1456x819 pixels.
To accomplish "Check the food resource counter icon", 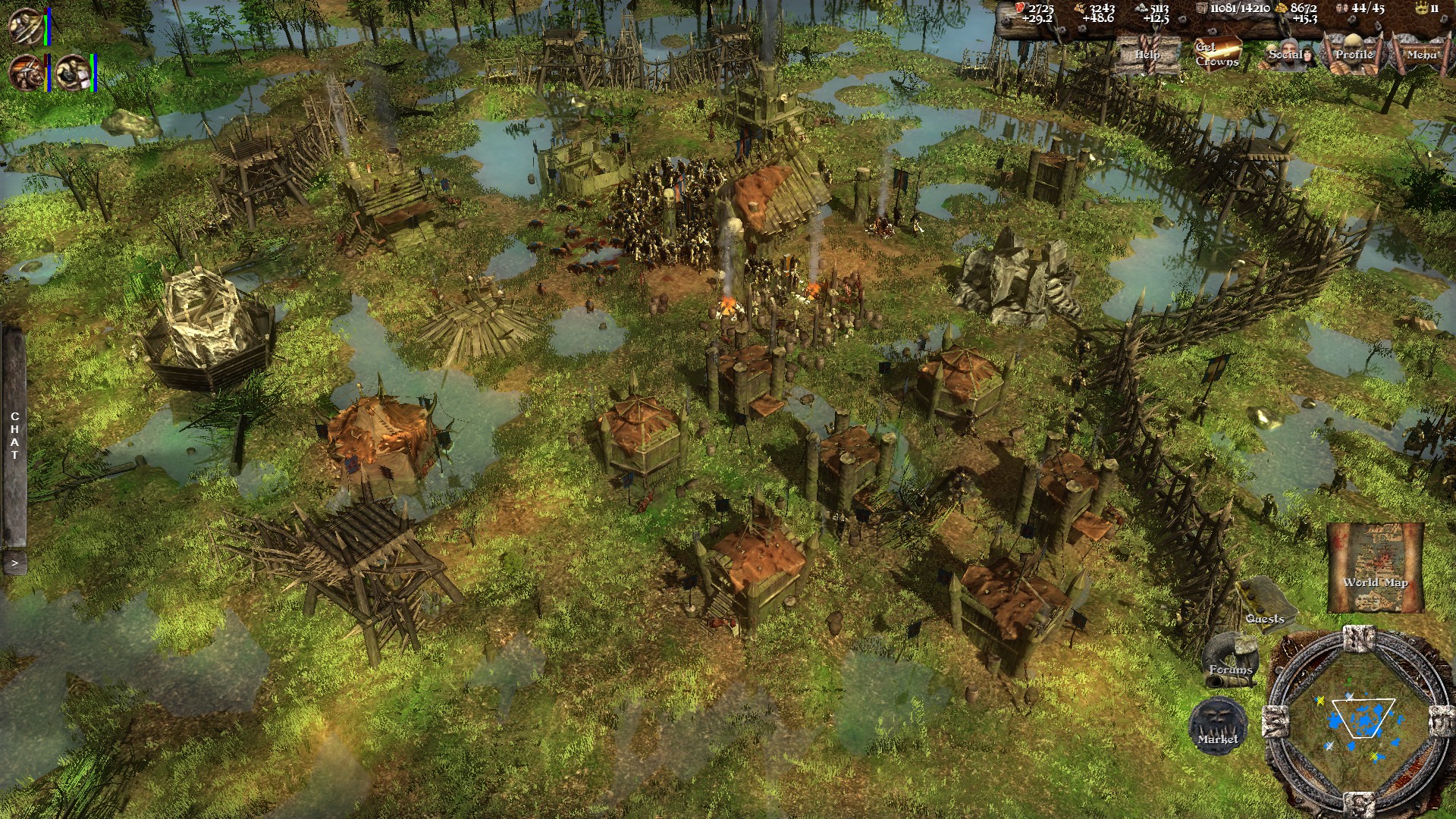I will 1020,9.
